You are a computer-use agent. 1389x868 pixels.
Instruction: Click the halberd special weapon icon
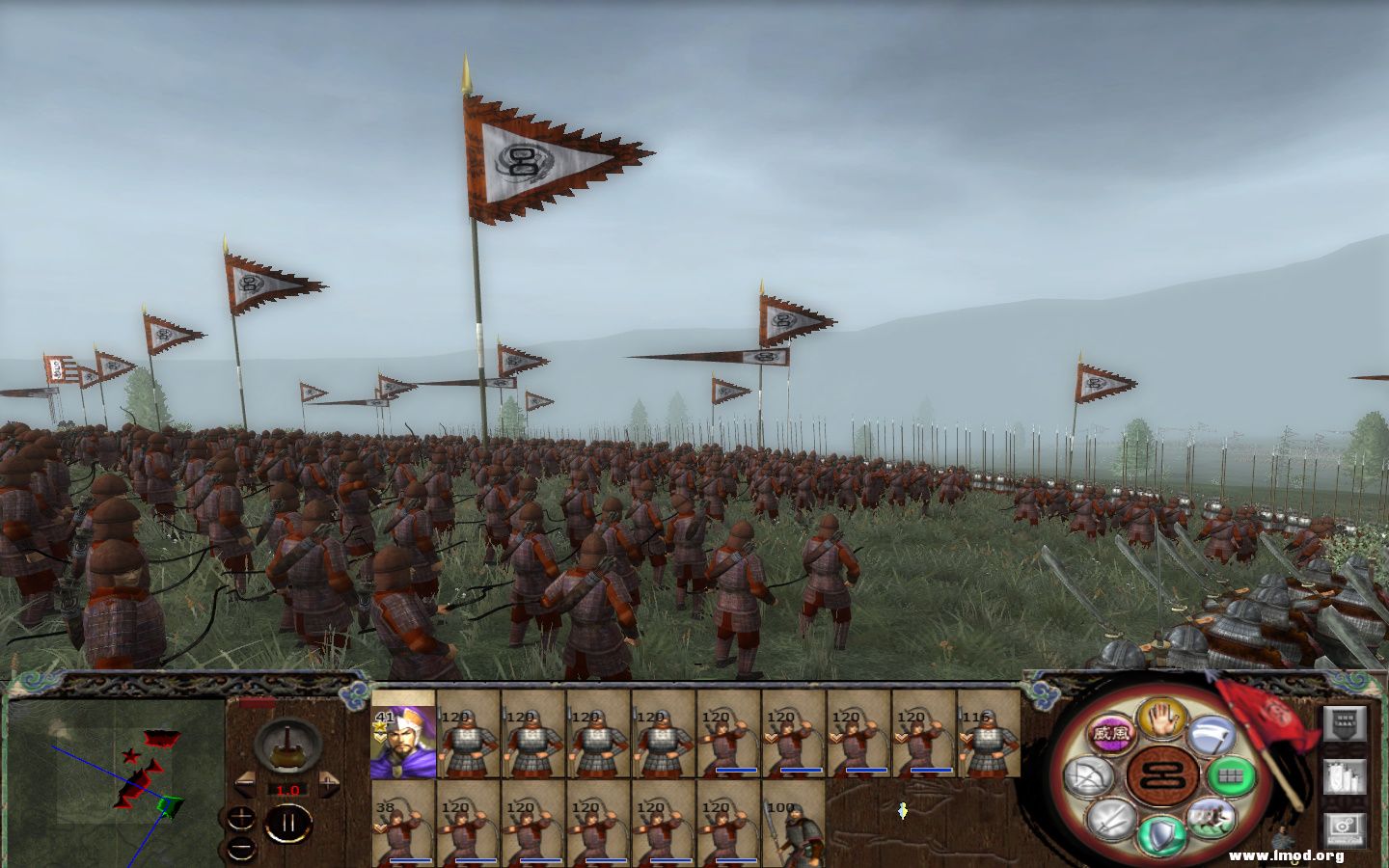[x=1212, y=734]
